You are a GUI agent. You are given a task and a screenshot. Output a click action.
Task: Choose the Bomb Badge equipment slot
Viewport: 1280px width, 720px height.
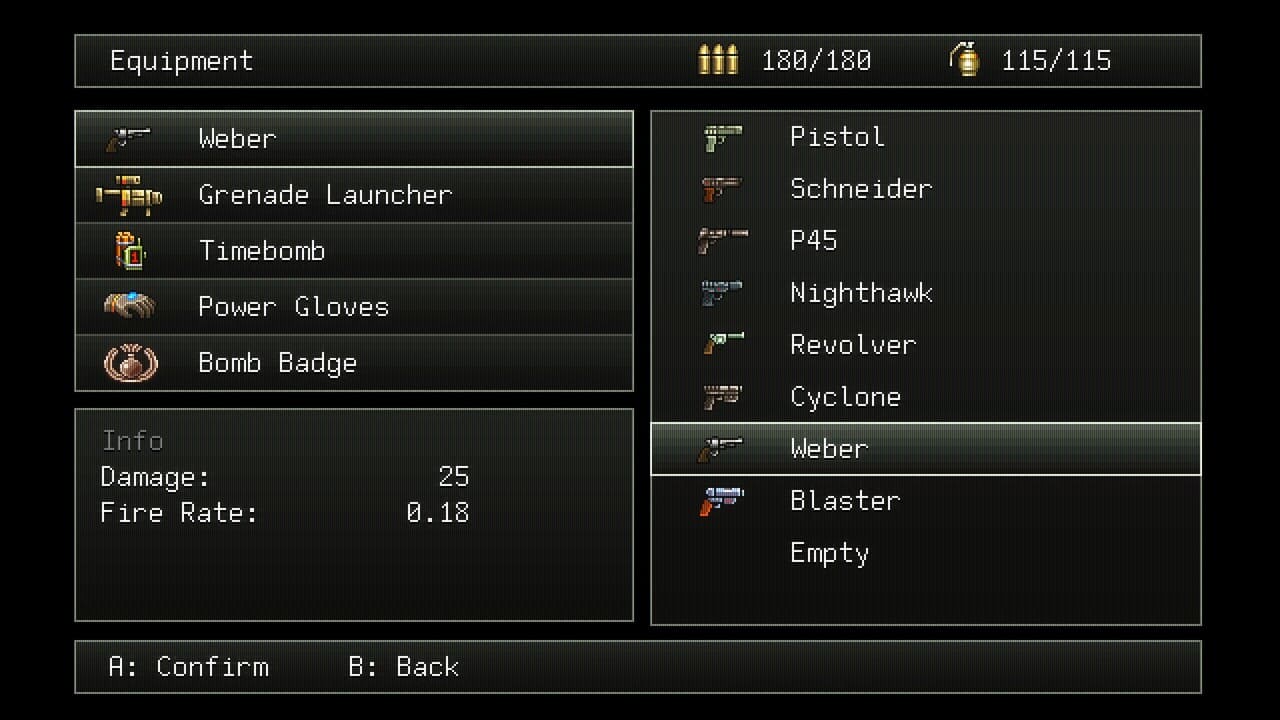point(277,363)
